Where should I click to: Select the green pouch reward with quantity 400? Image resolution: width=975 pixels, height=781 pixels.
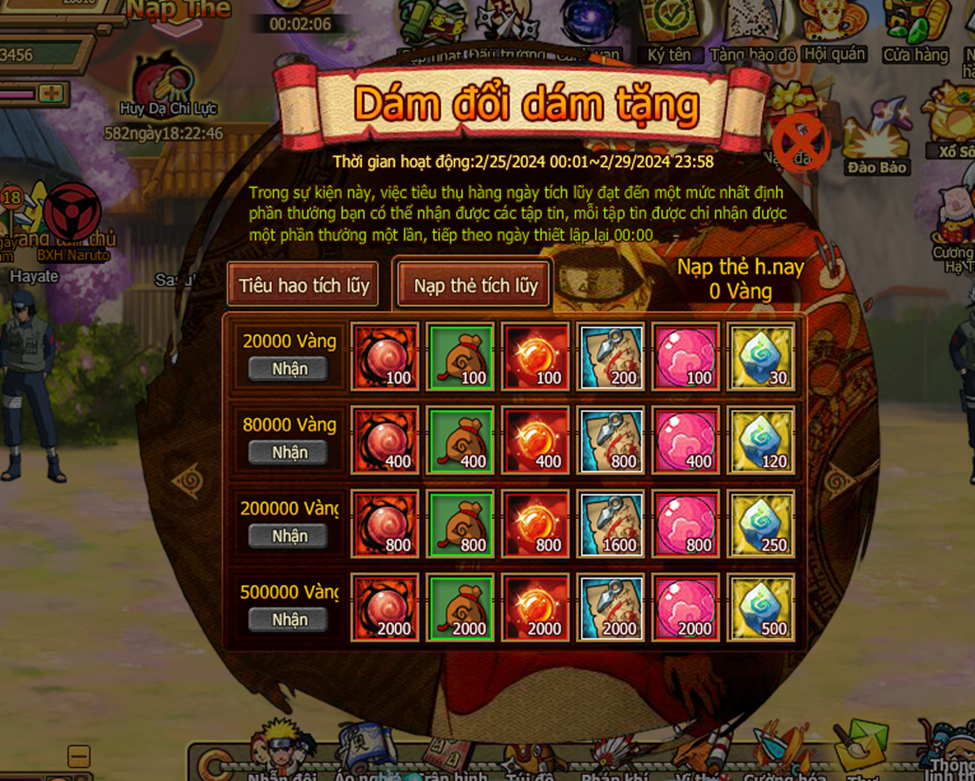pyautogui.click(x=460, y=440)
